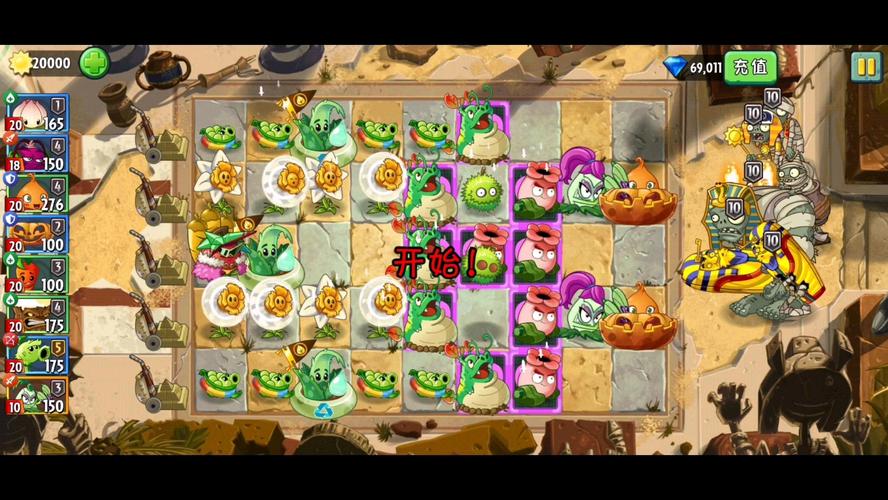Add more sun with green plus button
888x500 pixels.
pos(94,63)
